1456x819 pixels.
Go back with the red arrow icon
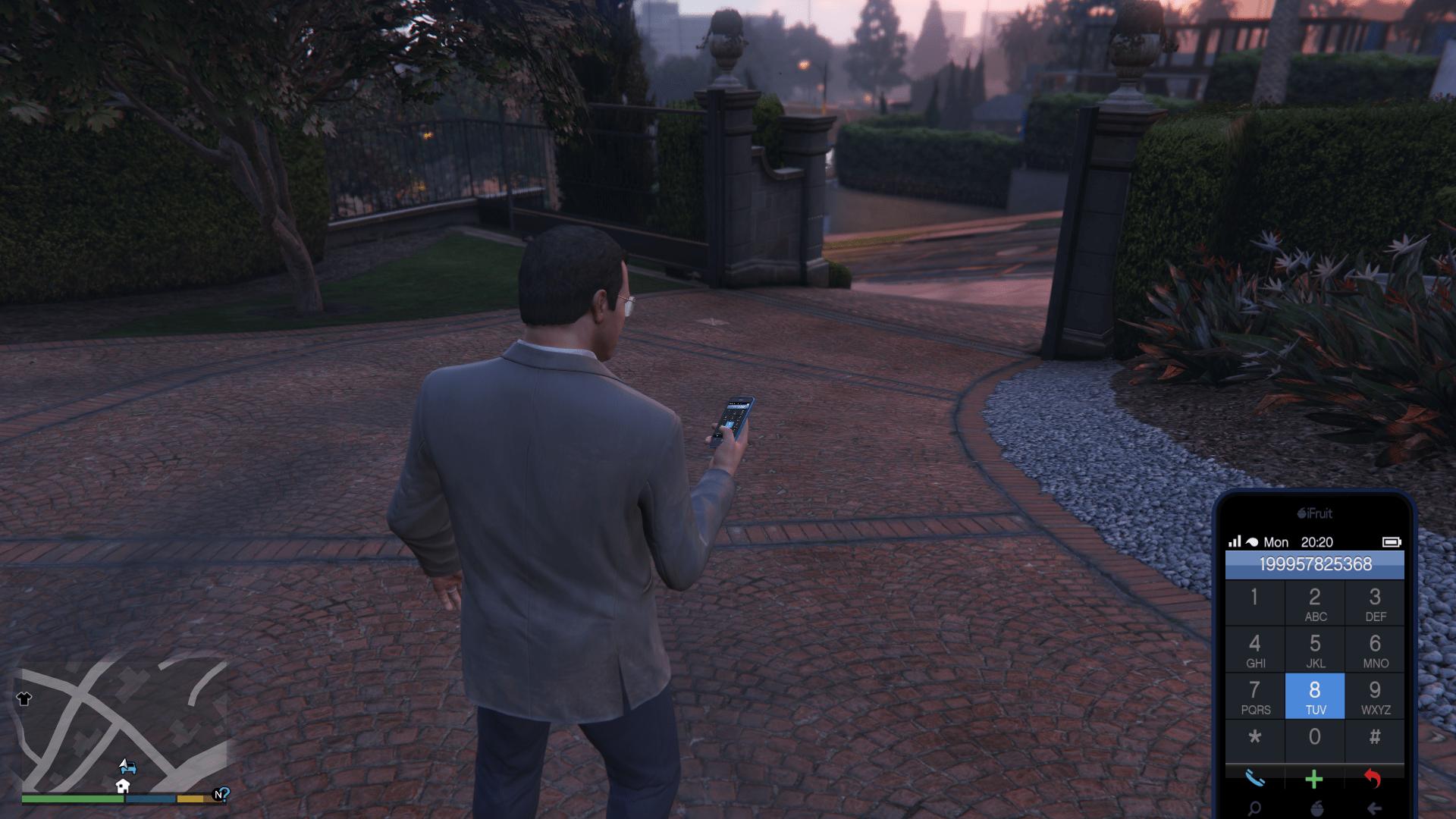pos(1373,779)
